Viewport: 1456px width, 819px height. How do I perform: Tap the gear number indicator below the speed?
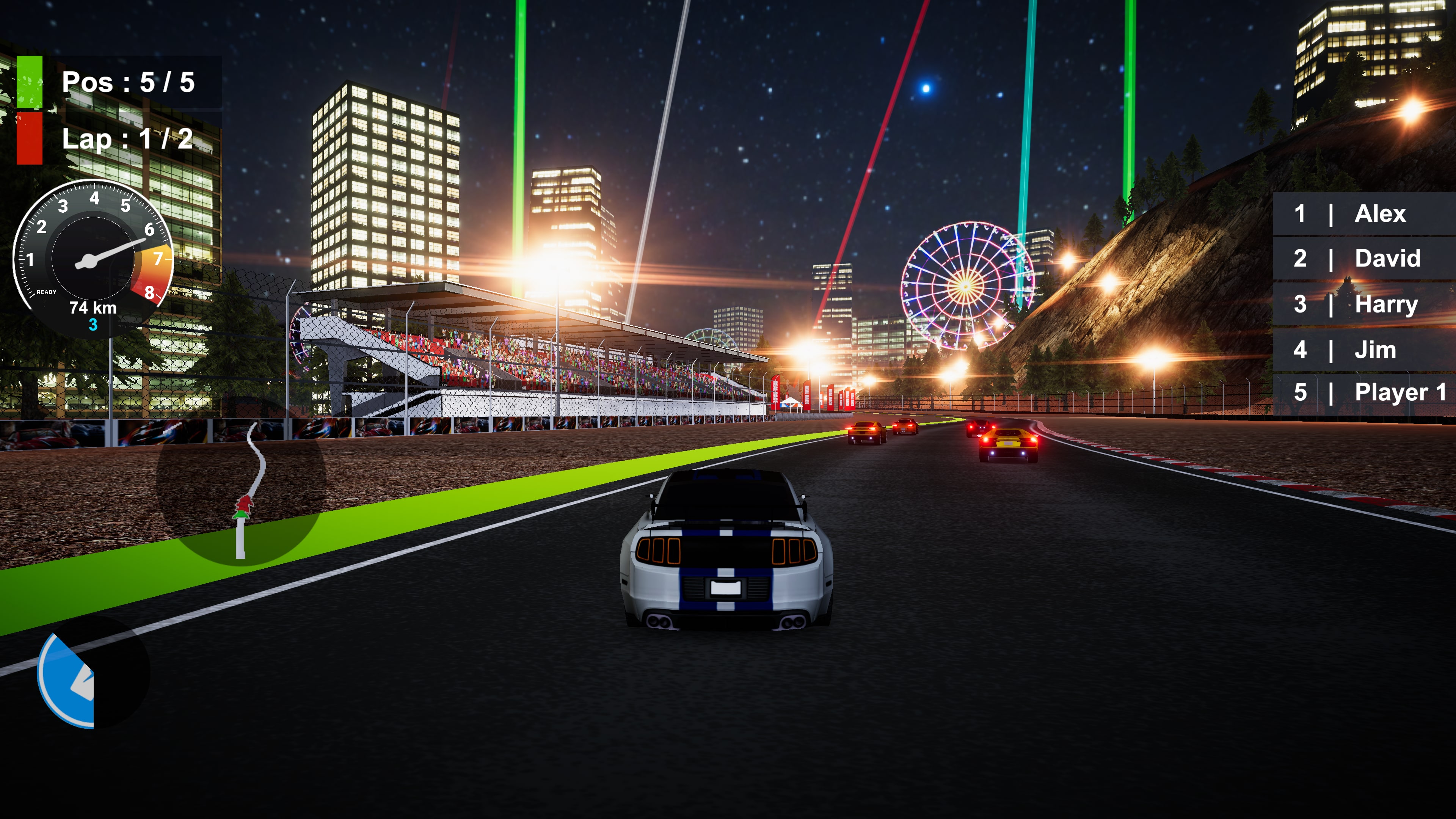pos(93,325)
